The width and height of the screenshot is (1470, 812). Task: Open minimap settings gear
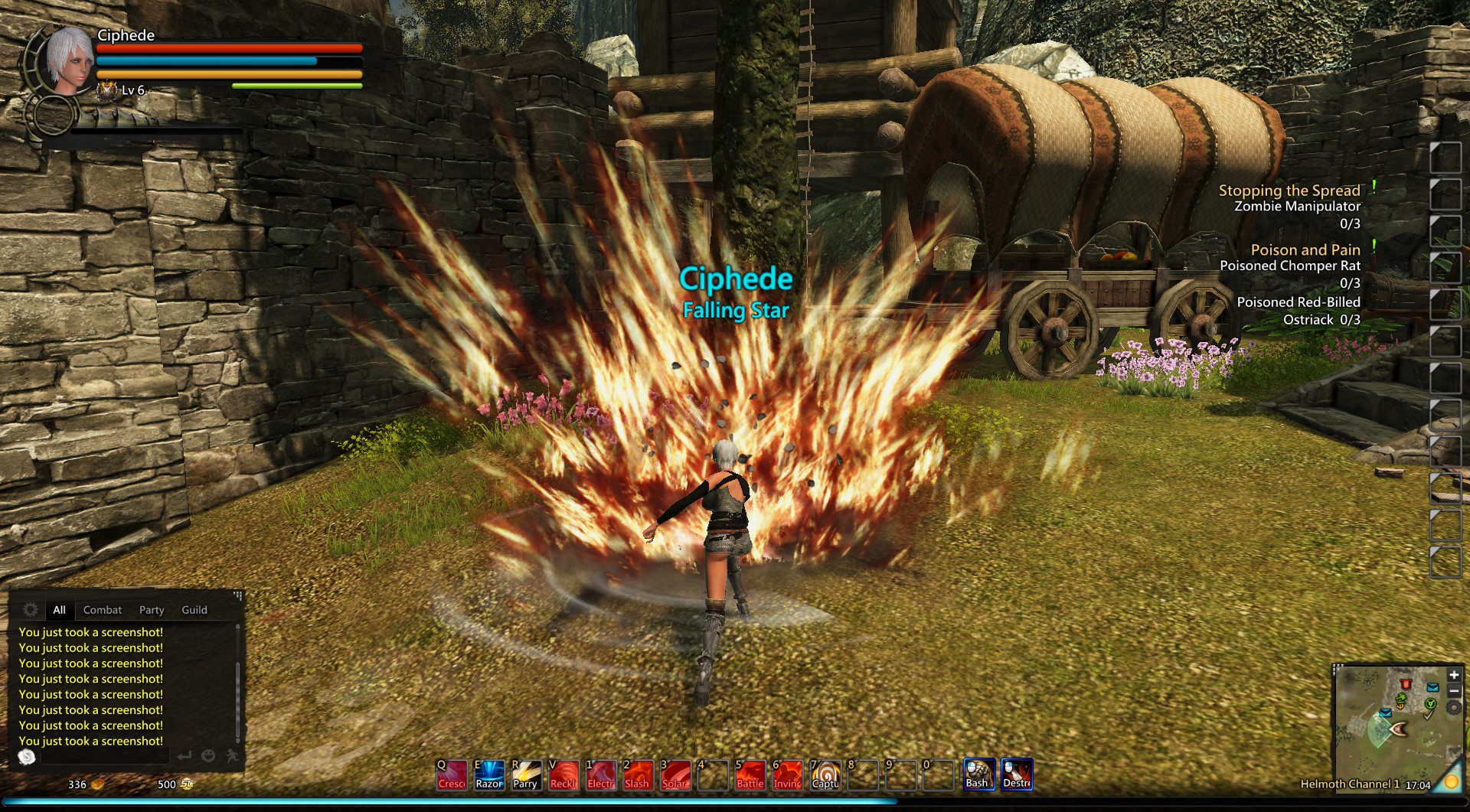(1454, 708)
